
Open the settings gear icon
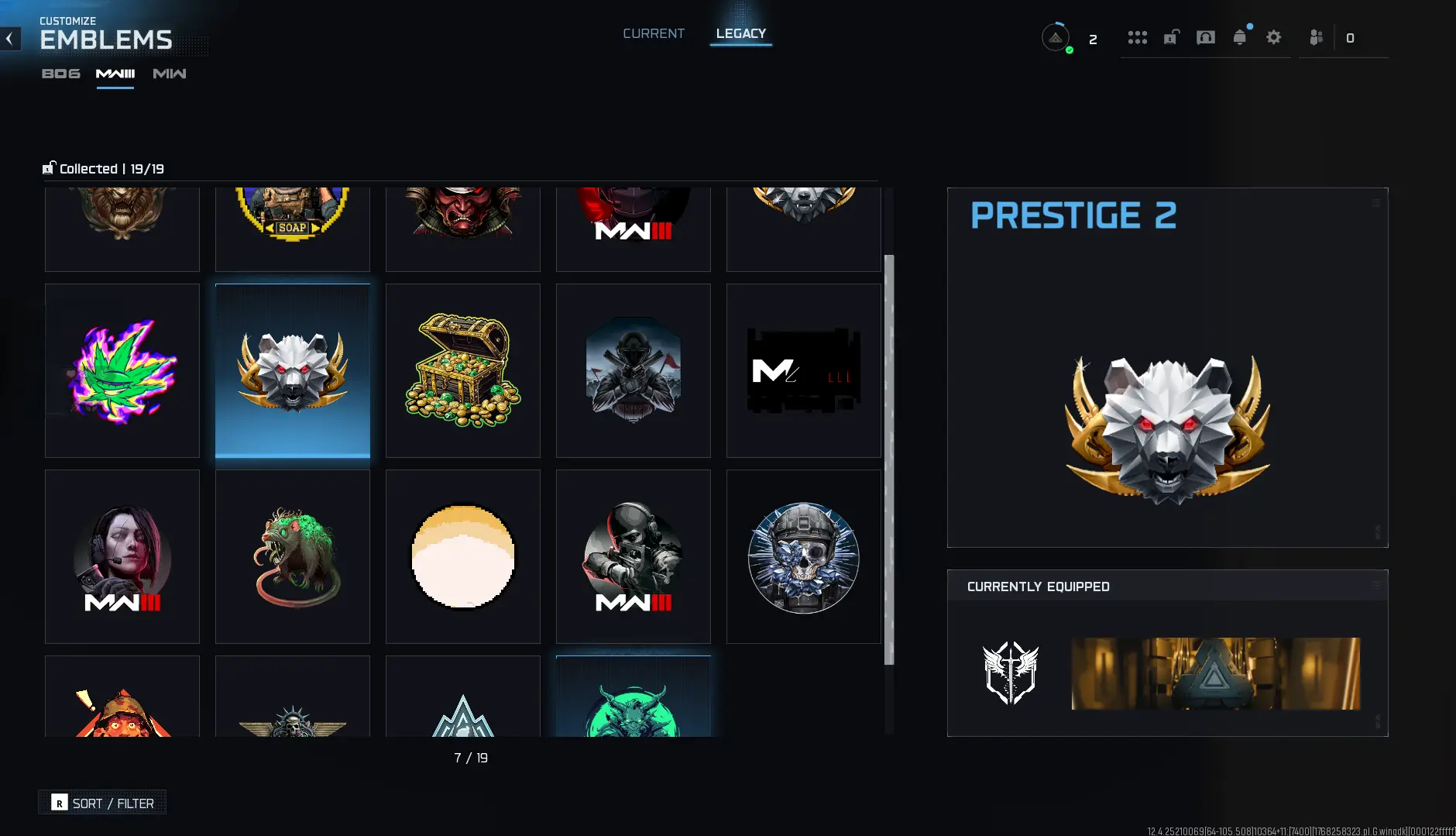[1274, 37]
